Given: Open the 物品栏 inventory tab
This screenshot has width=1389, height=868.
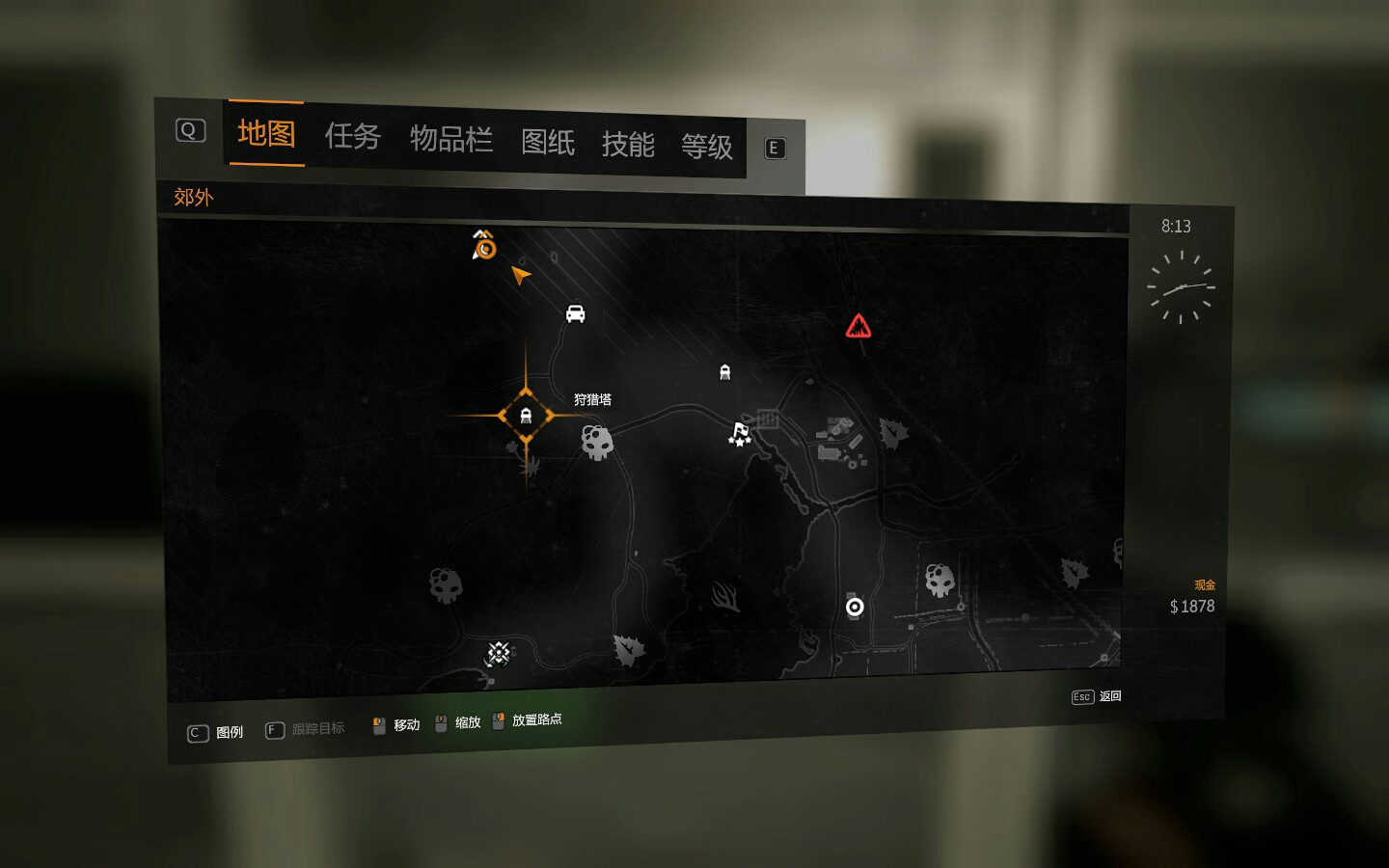Looking at the screenshot, I should click(x=450, y=140).
